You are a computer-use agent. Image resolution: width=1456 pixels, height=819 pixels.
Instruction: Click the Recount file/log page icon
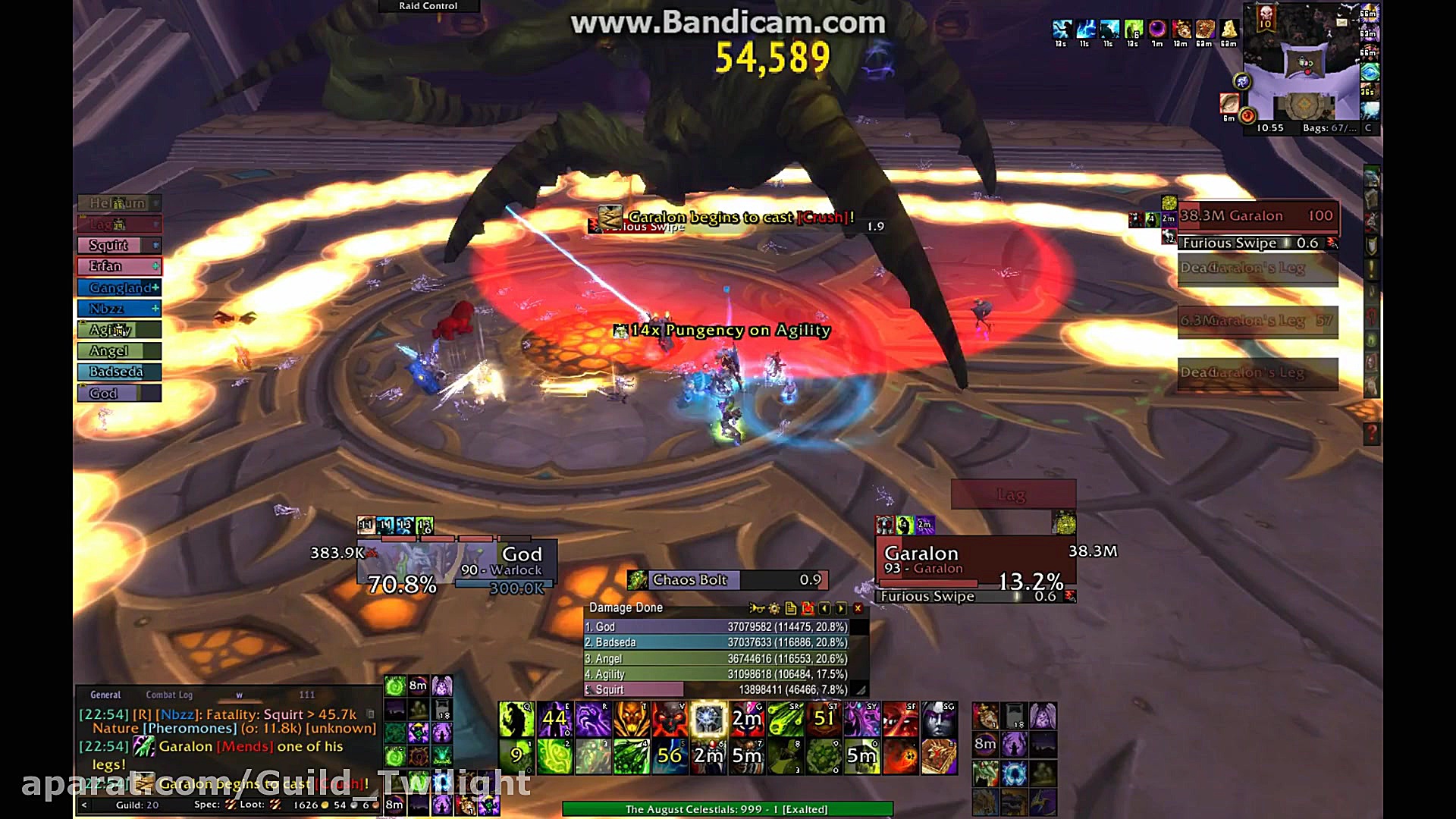[791, 608]
